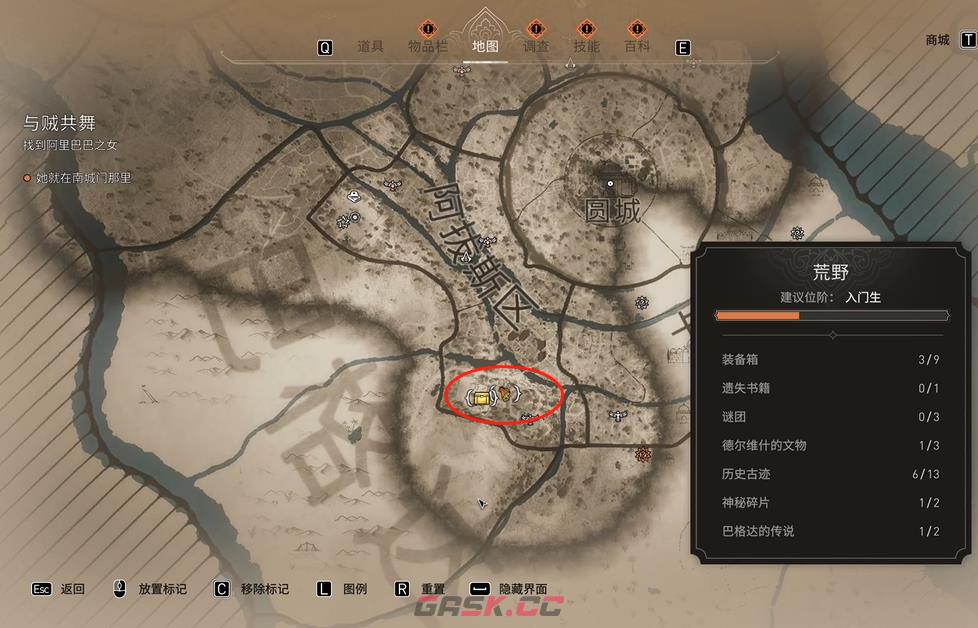Select the 装备箱 row in the 荒野 panel
This screenshot has height=628, width=978.
830,360
